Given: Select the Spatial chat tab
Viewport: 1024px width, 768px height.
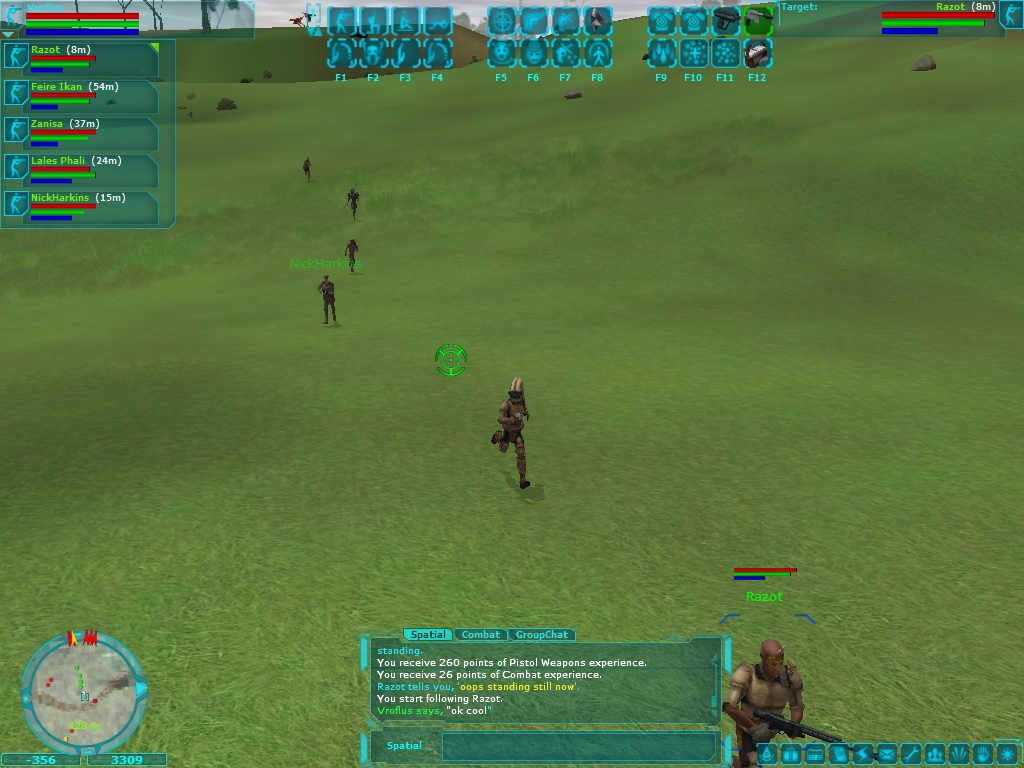Looking at the screenshot, I should point(428,635).
